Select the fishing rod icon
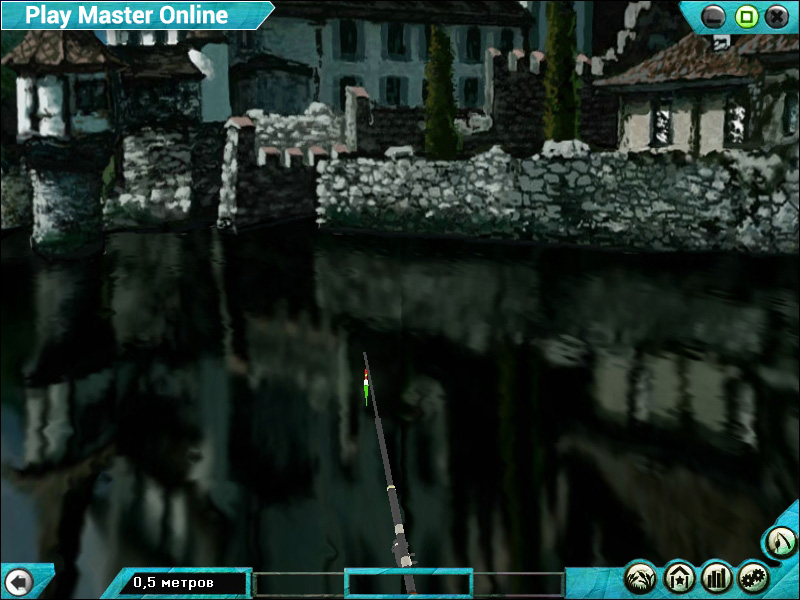This screenshot has width=800, height=600. (x=780, y=543)
